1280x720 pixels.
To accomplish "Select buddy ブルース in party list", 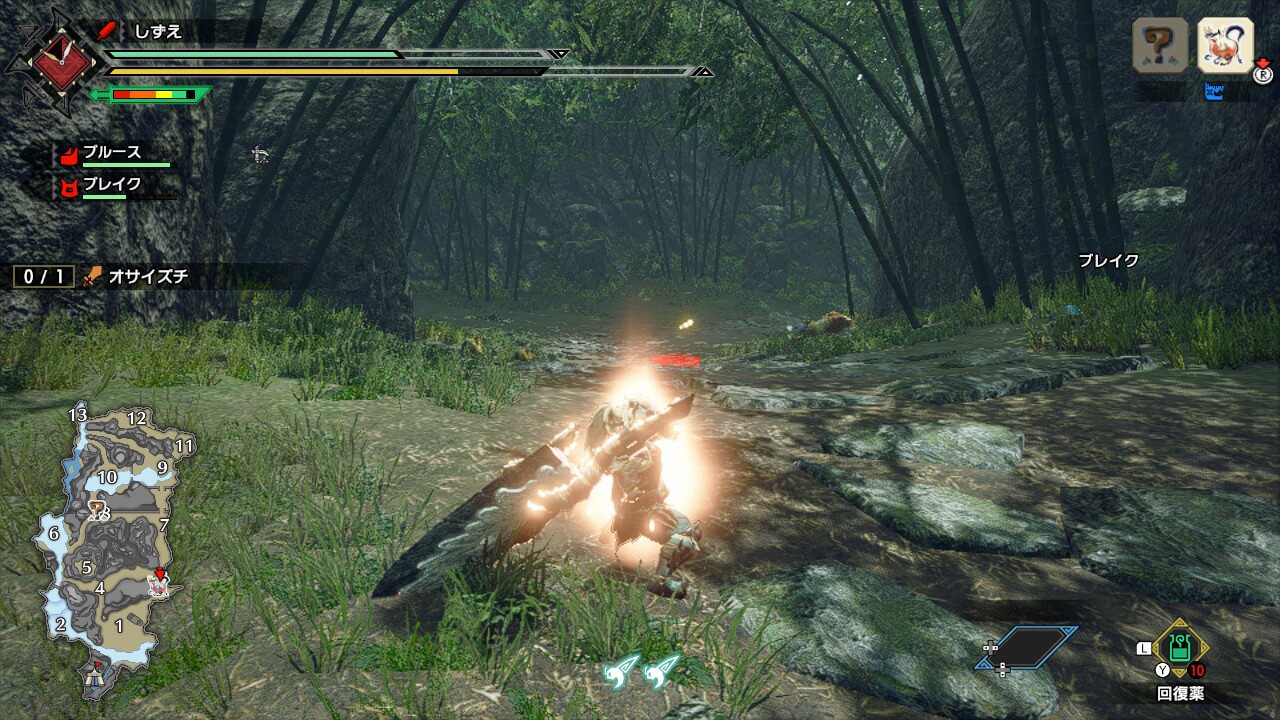I will (112, 154).
